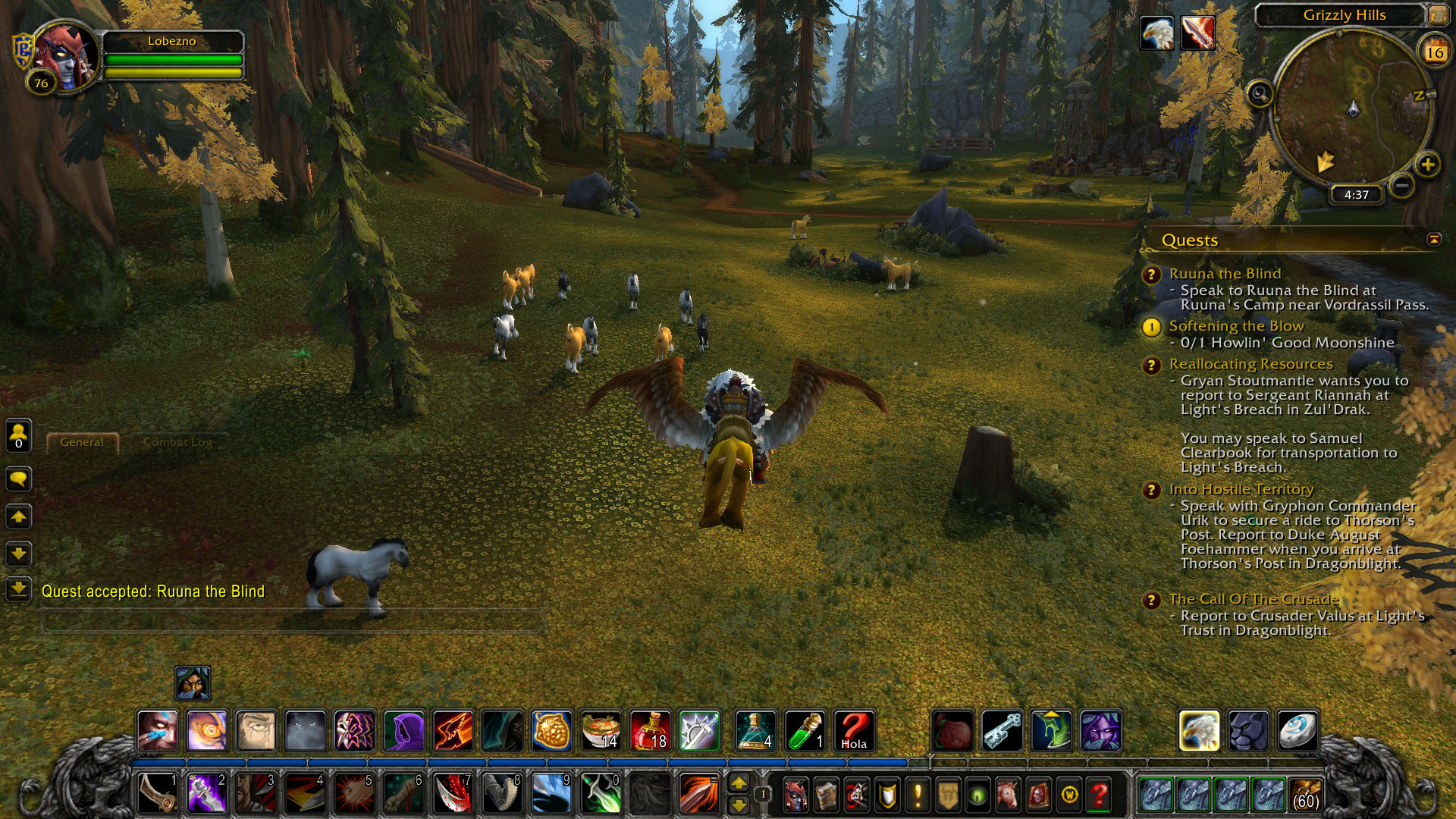This screenshot has width=1456, height=819.
Task: Use the Hearthstone
Action: (x=1297, y=730)
